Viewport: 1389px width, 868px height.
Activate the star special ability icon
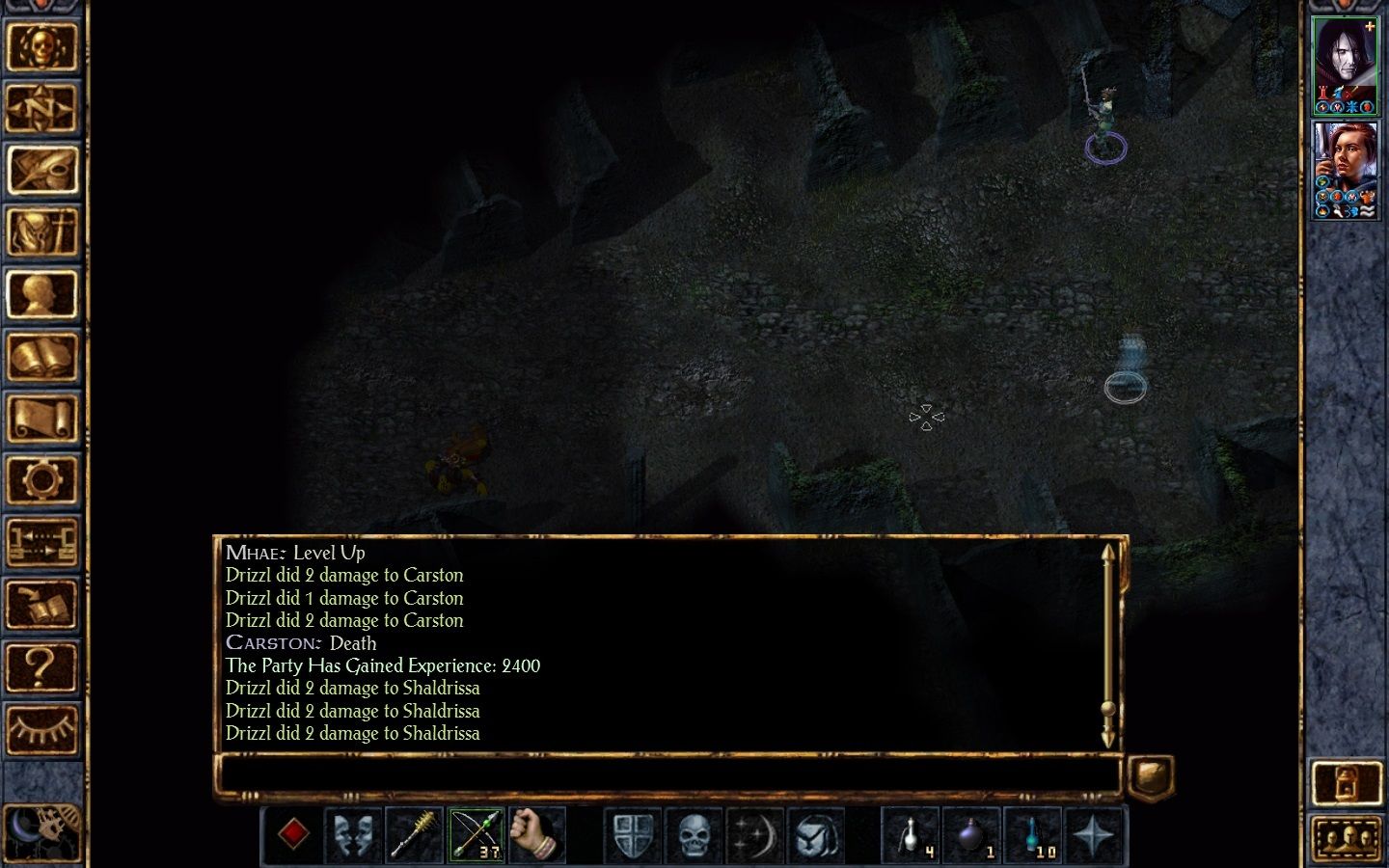pyautogui.click(x=1095, y=833)
